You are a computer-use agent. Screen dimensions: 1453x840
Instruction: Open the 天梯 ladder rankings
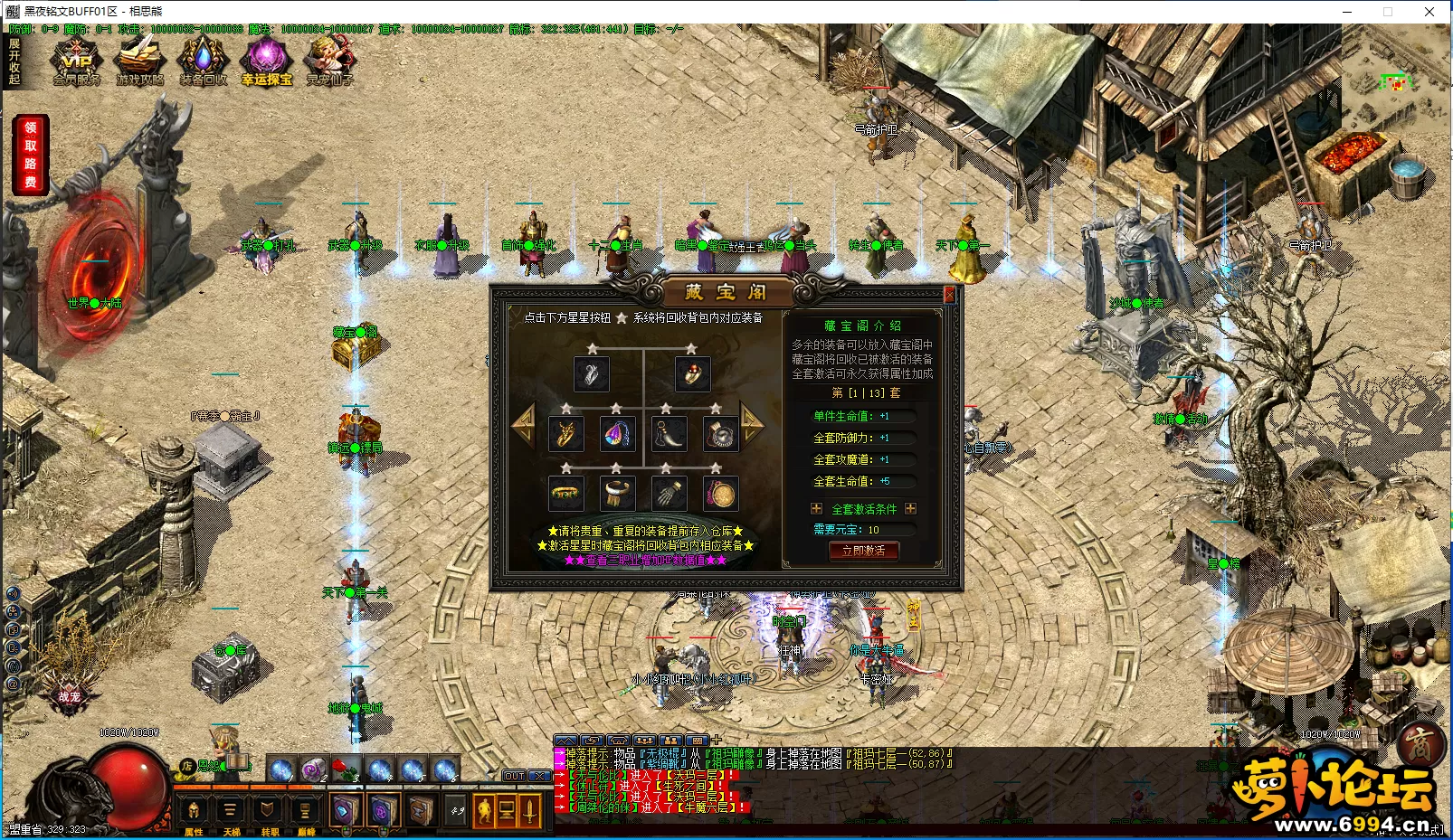coord(232,812)
